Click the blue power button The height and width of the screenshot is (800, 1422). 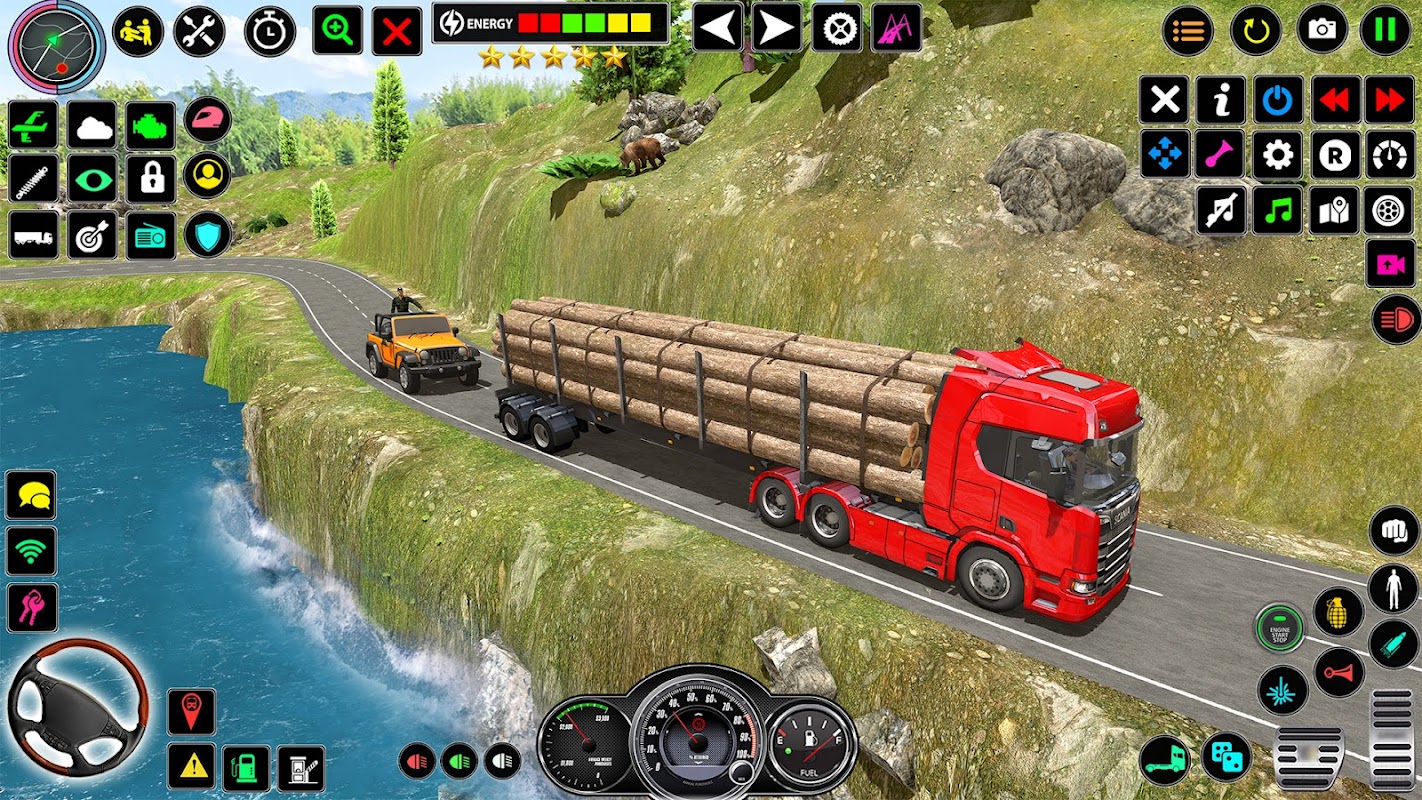pyautogui.click(x=1277, y=100)
